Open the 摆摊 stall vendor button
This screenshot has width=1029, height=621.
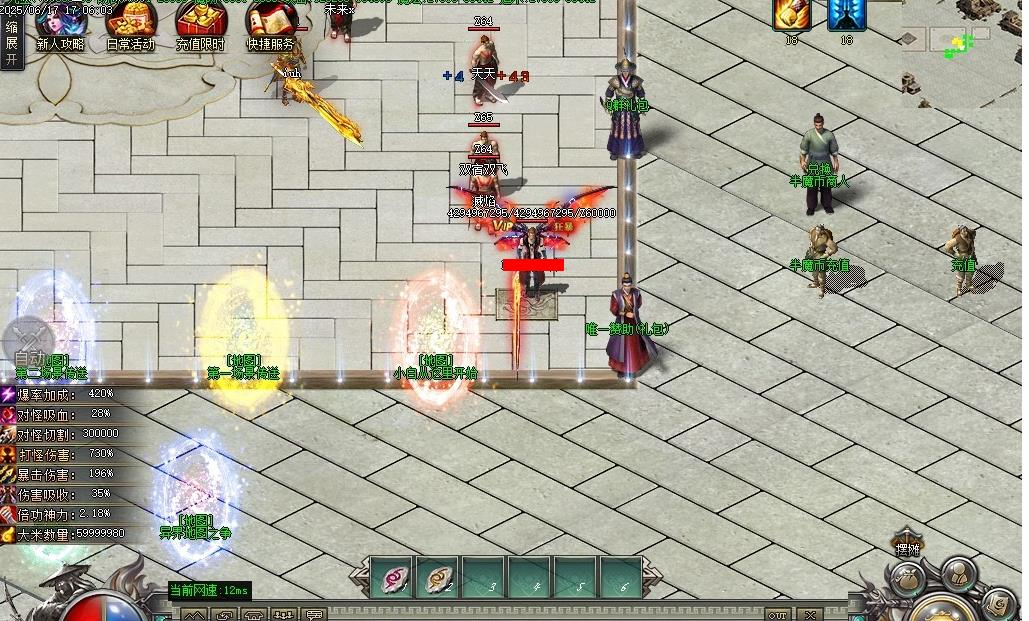[x=907, y=544]
